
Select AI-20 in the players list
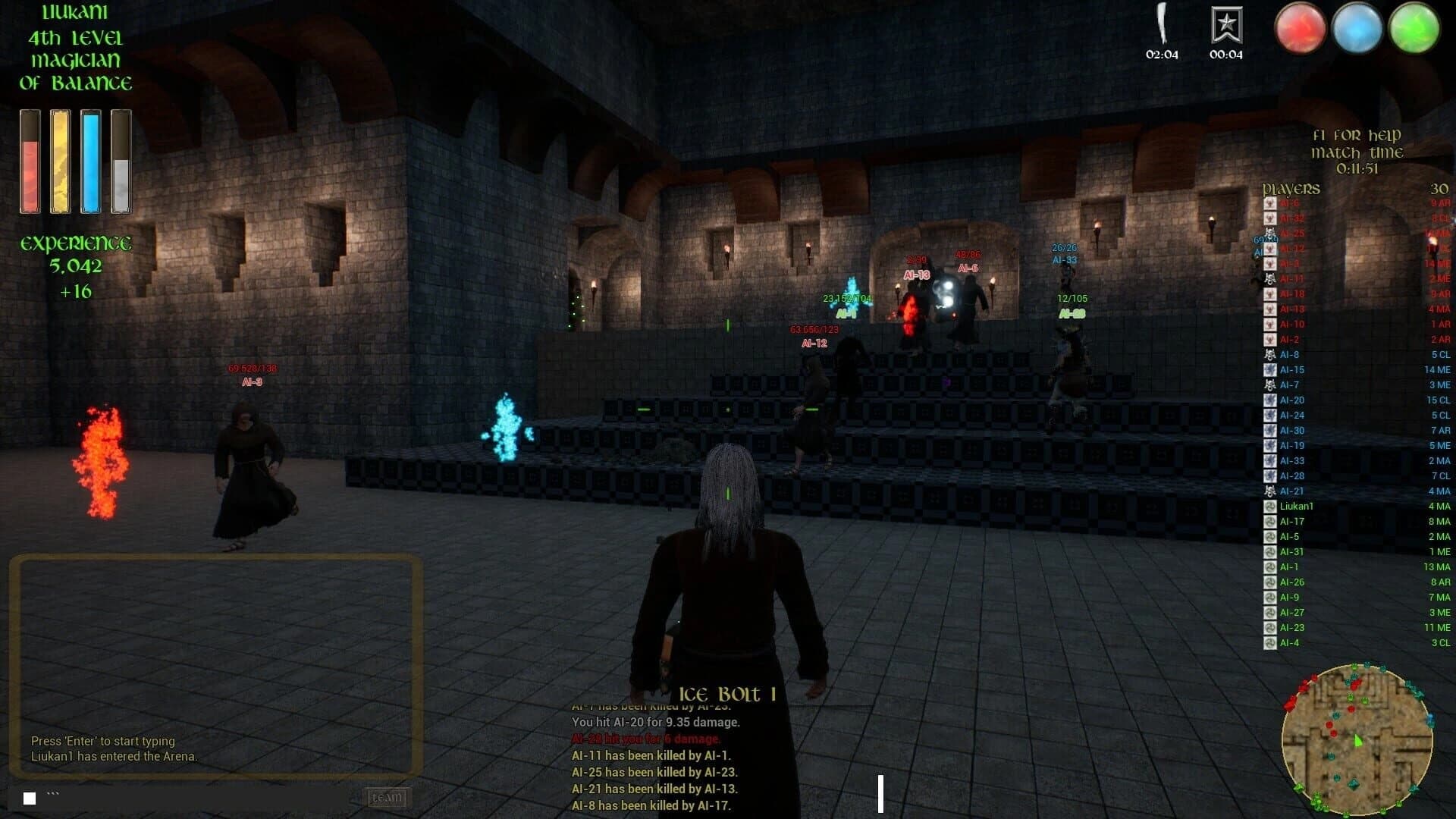coord(1291,400)
